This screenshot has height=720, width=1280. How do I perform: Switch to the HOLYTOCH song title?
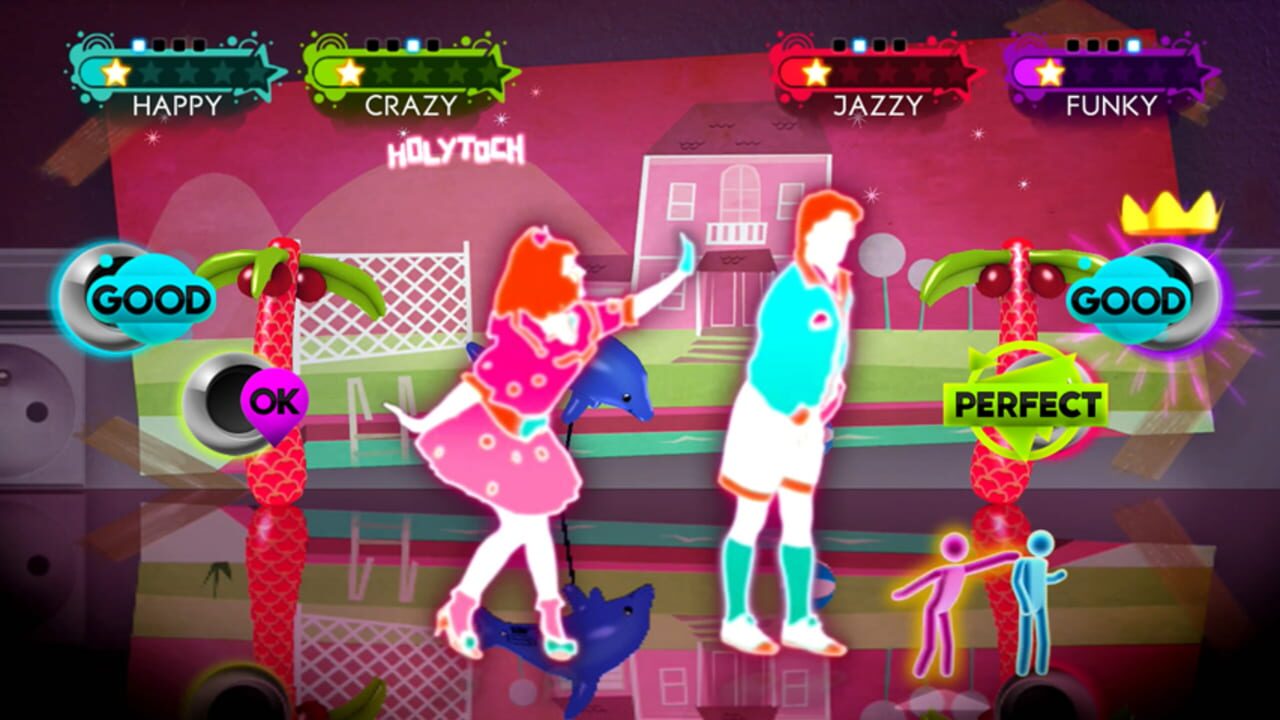click(x=455, y=150)
